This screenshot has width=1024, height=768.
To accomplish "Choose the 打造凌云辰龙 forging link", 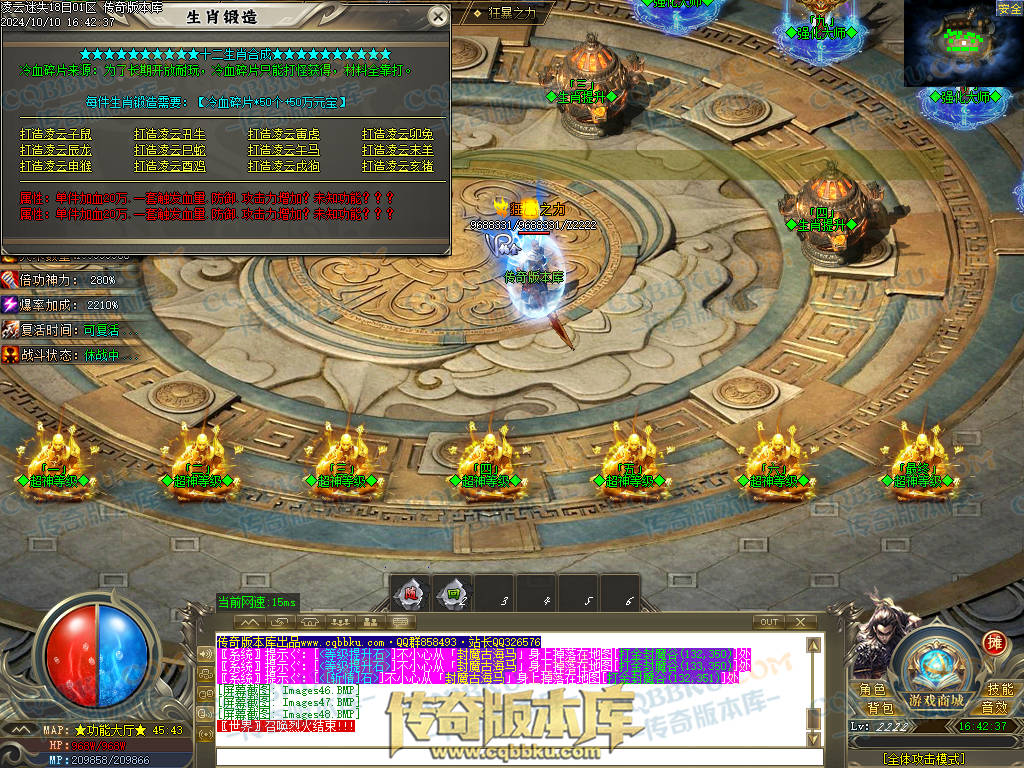I will pos(56,150).
